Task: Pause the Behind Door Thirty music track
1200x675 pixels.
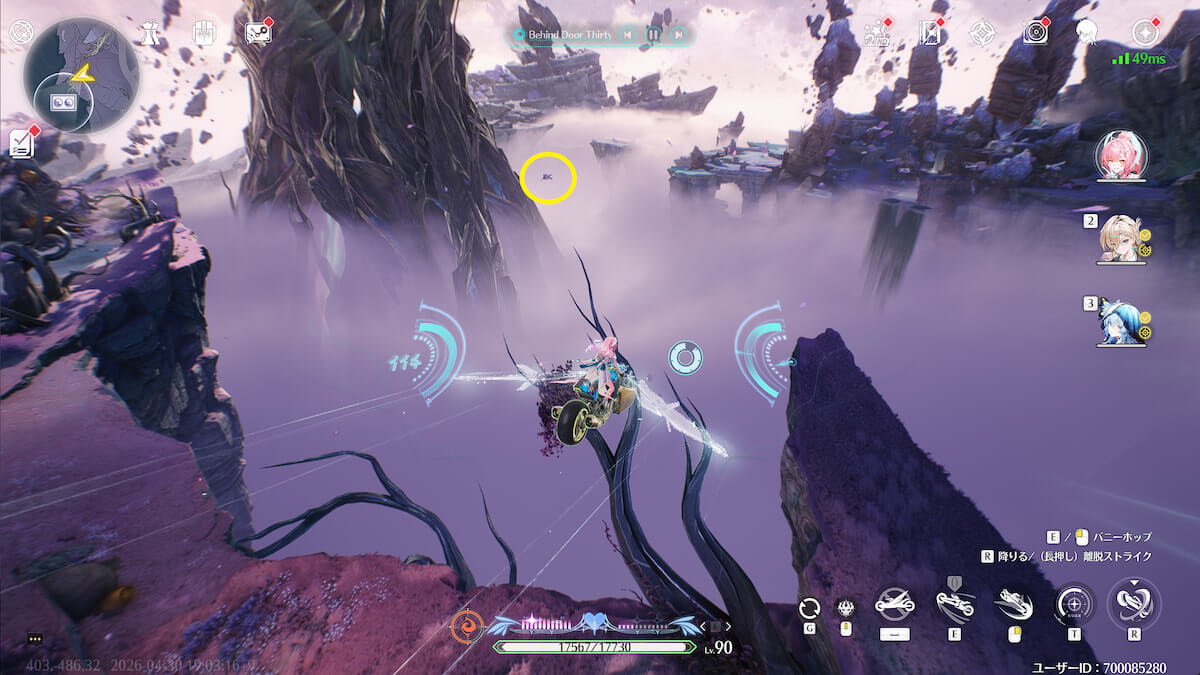Action: point(653,35)
